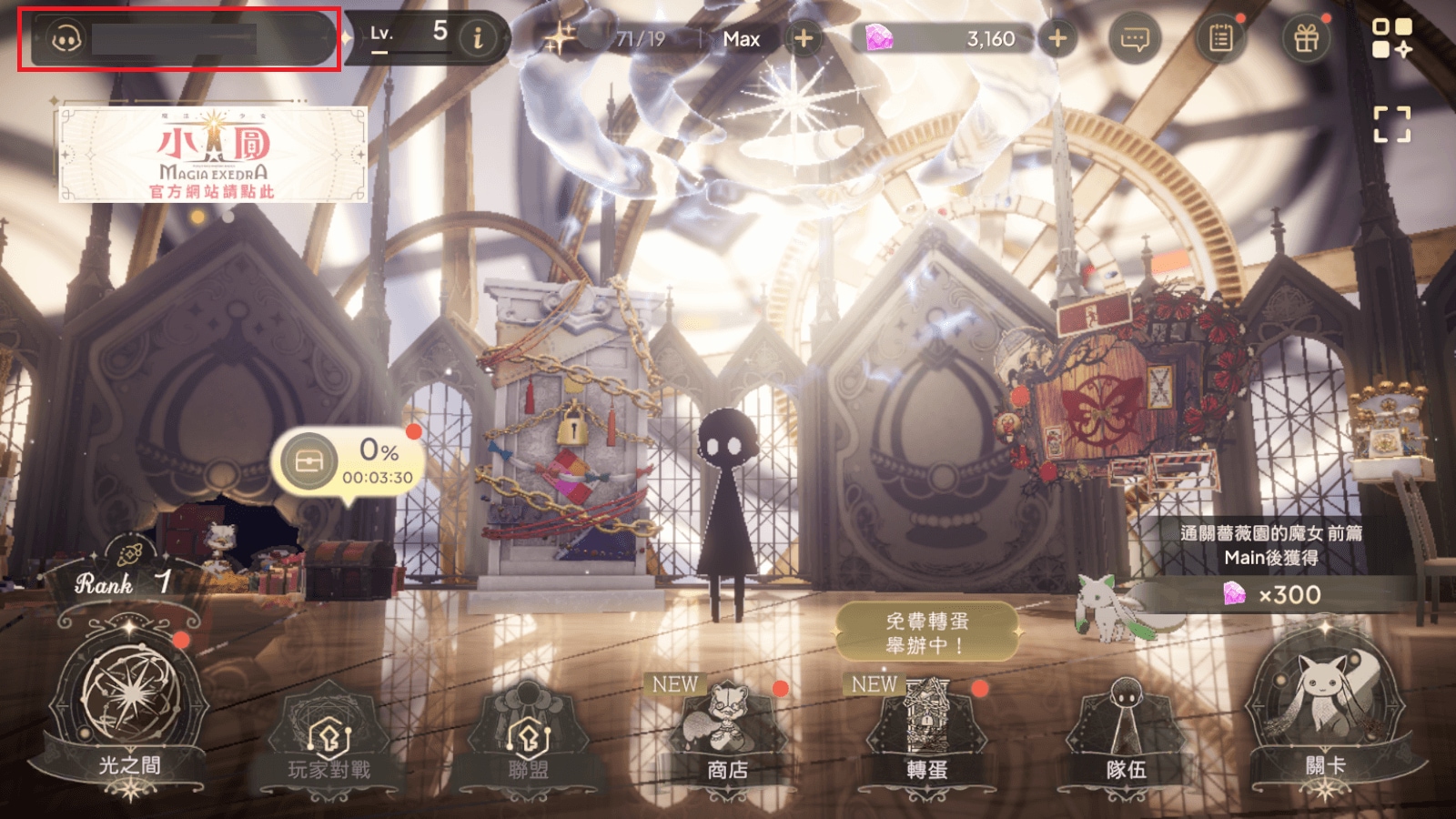Open the Magia Exedra official website banner
This screenshot has height=819, width=1456.
click(x=213, y=154)
